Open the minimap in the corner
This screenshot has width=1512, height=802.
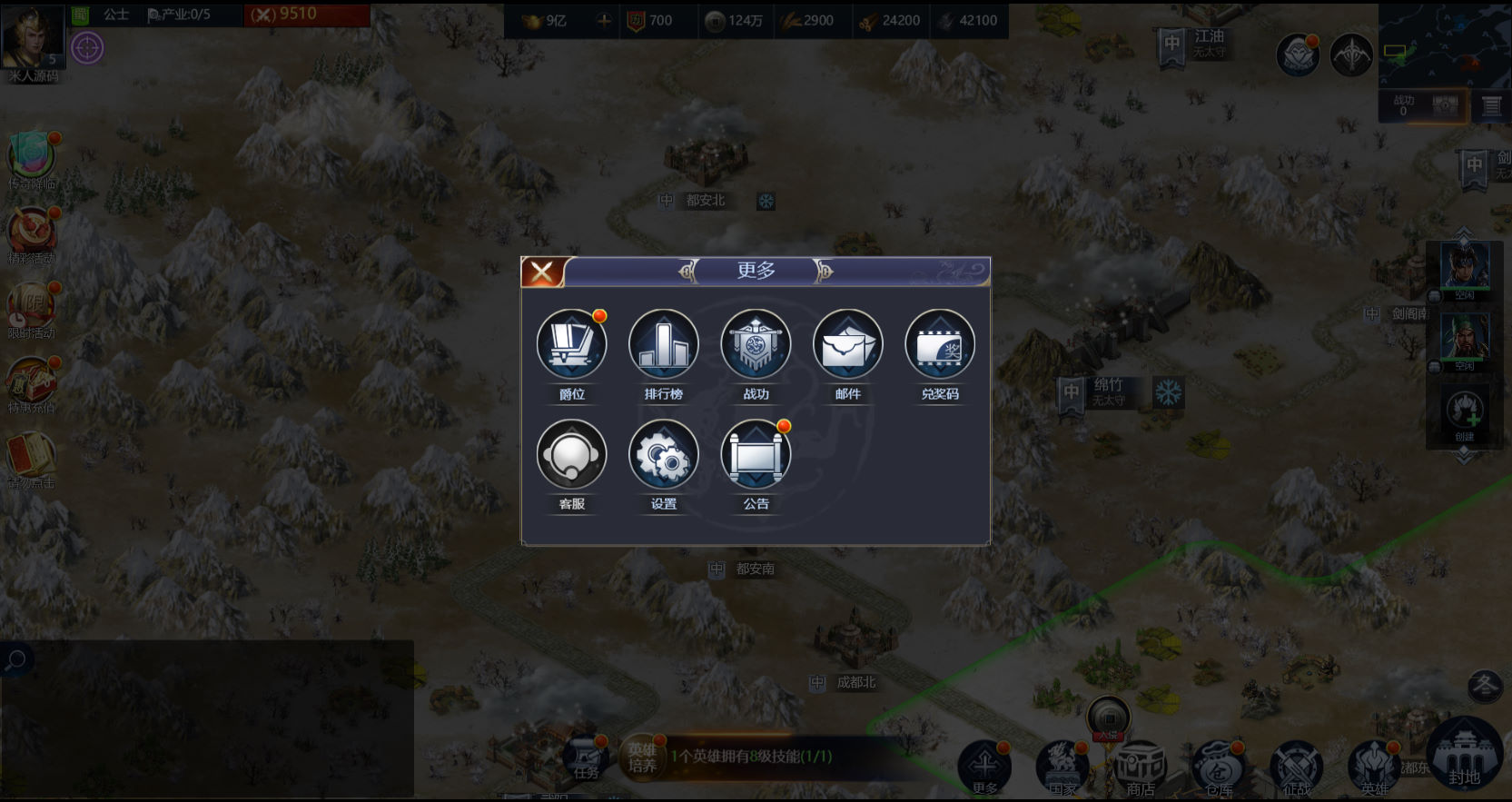coord(1444,44)
